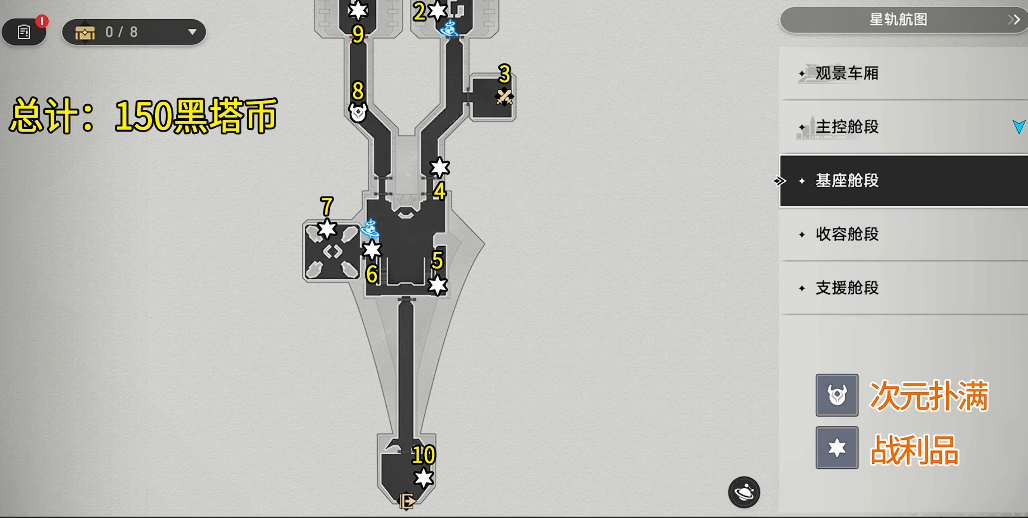Open the 星轨航图 star rail map
Image resolution: width=1028 pixels, height=518 pixels.
(x=903, y=19)
